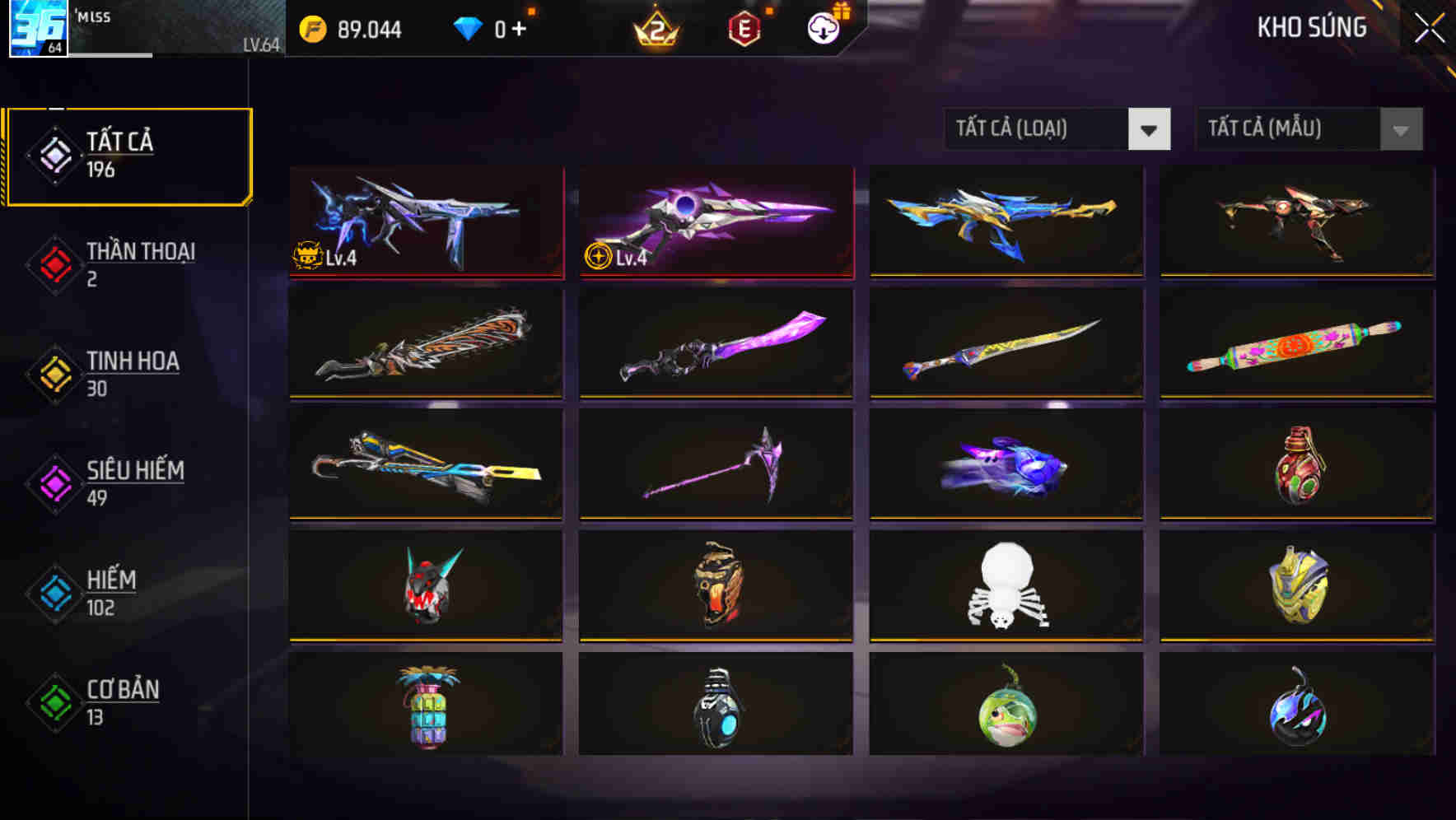Open the cloud download gift icon
Viewport: 1456px width, 820px height.
(822, 27)
